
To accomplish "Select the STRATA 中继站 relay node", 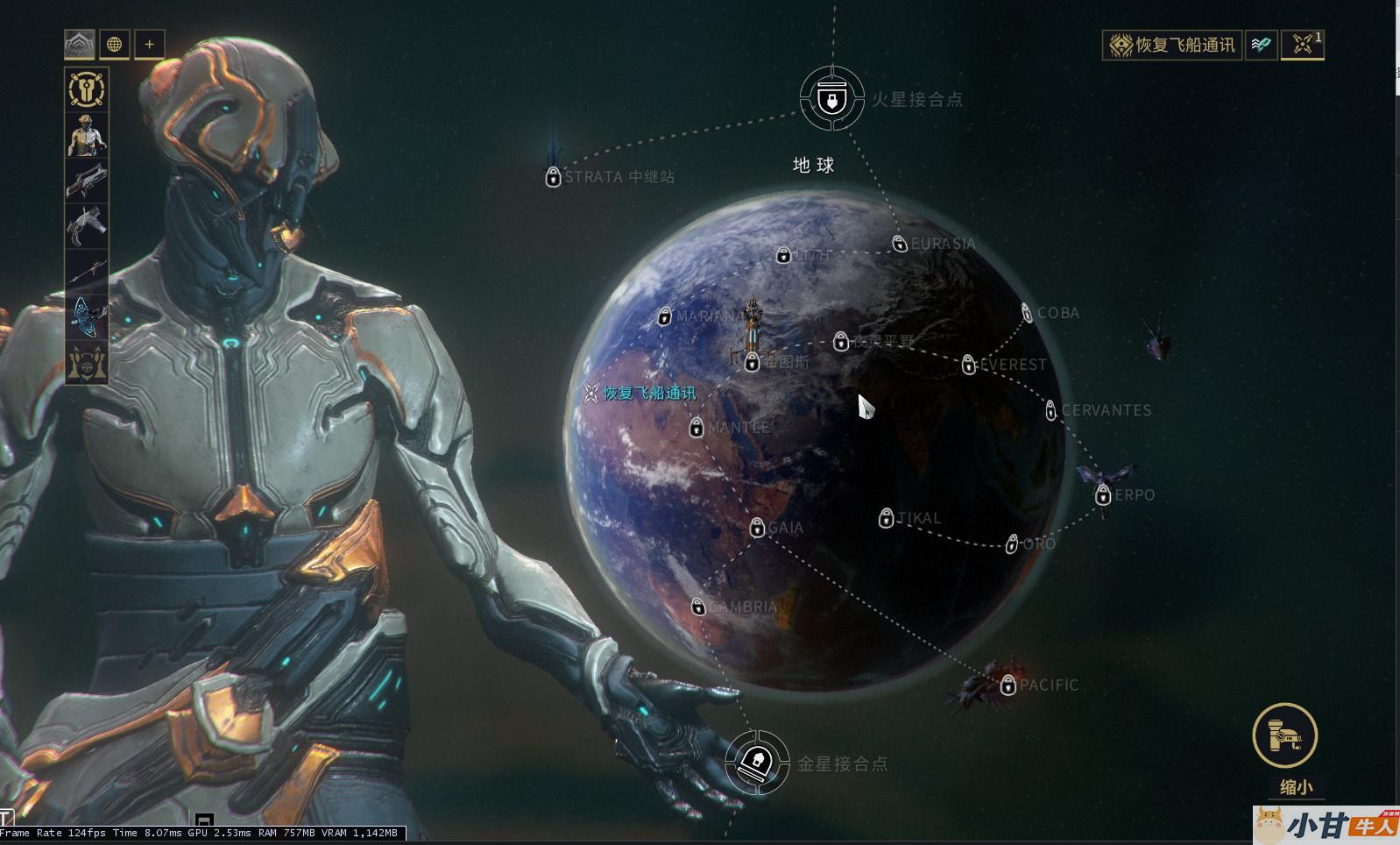I will point(553,177).
